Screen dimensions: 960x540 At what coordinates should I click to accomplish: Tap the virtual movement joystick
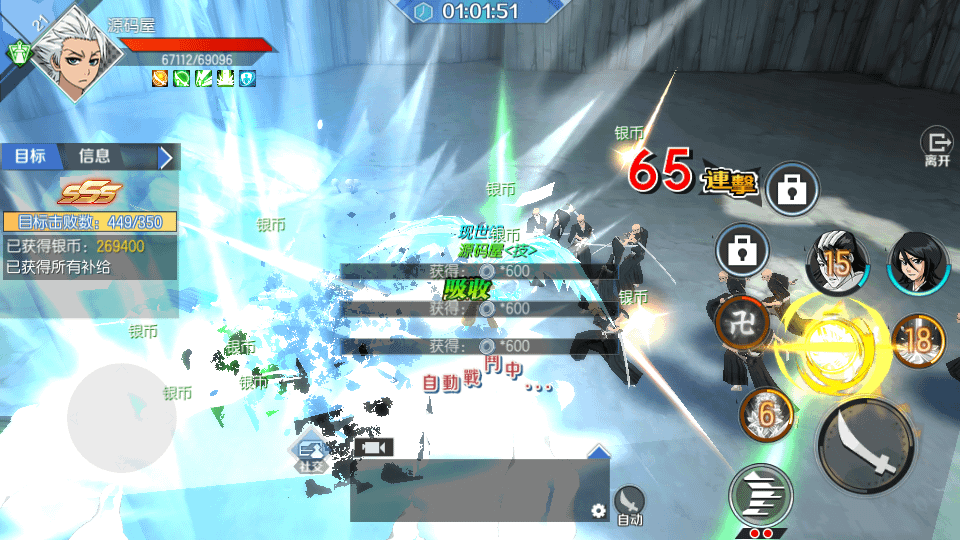click(122, 412)
